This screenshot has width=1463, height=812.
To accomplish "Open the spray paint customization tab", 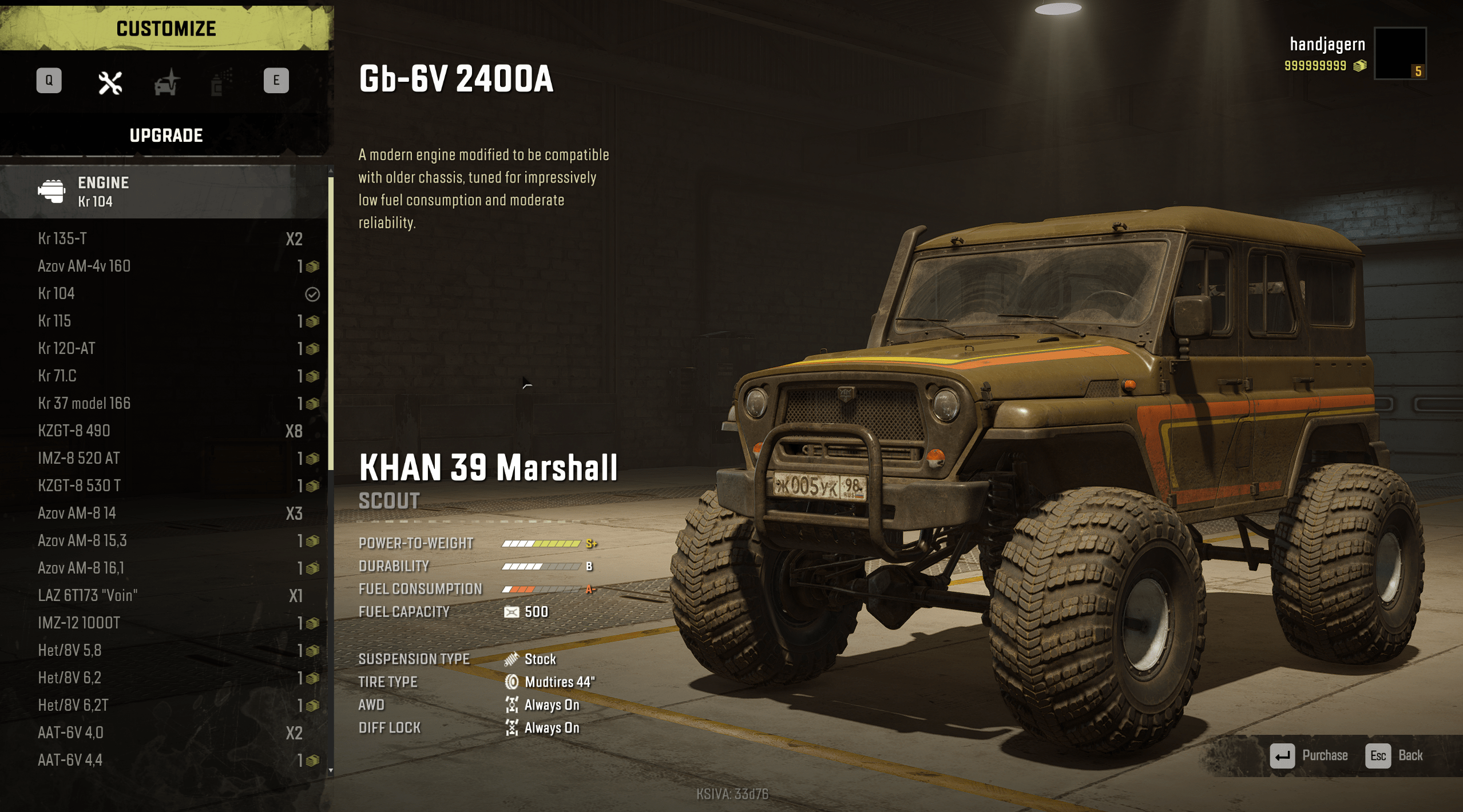I will point(220,83).
